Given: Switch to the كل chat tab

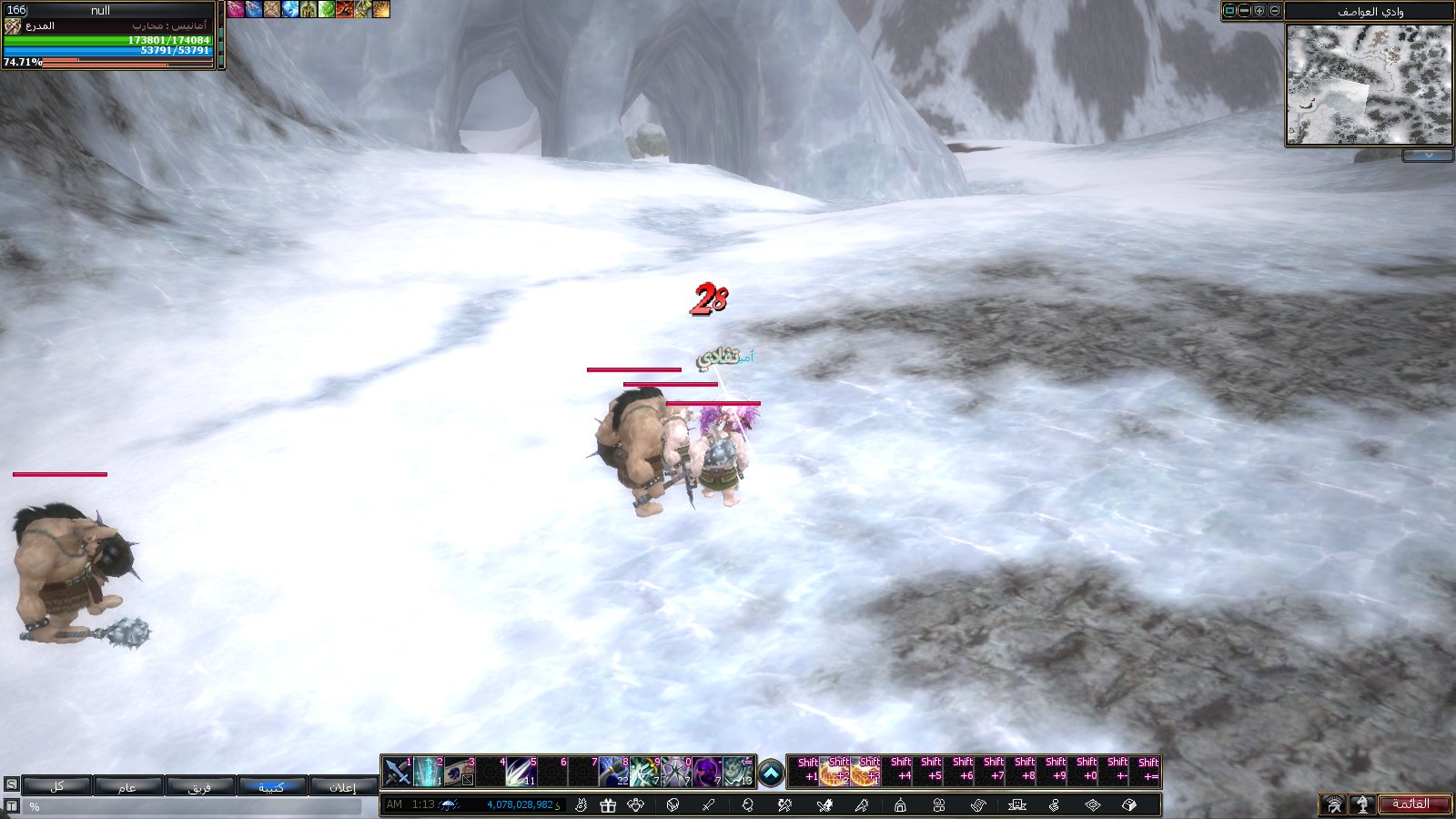Looking at the screenshot, I should coord(56,786).
